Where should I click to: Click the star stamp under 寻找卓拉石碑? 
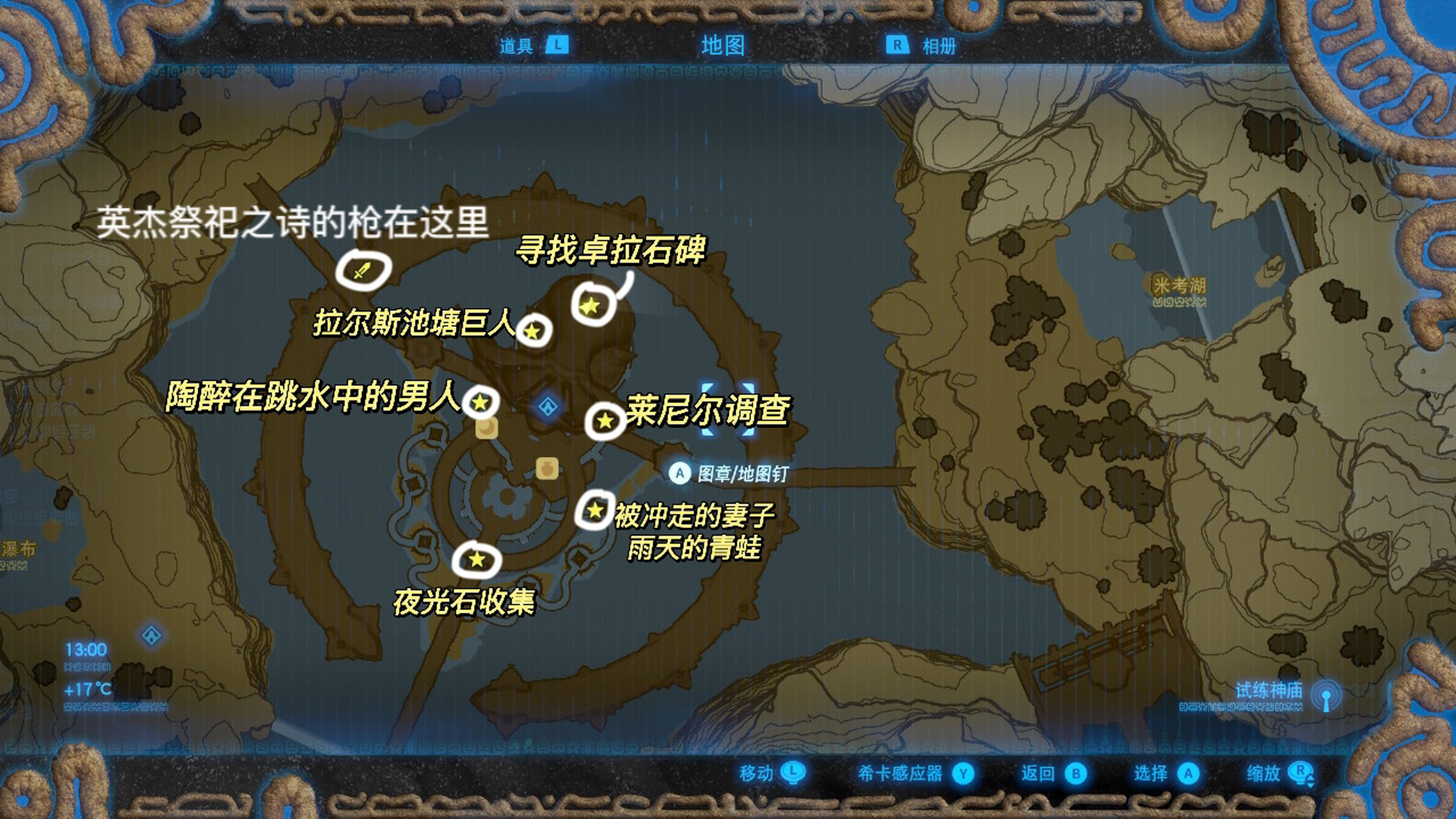(590, 306)
